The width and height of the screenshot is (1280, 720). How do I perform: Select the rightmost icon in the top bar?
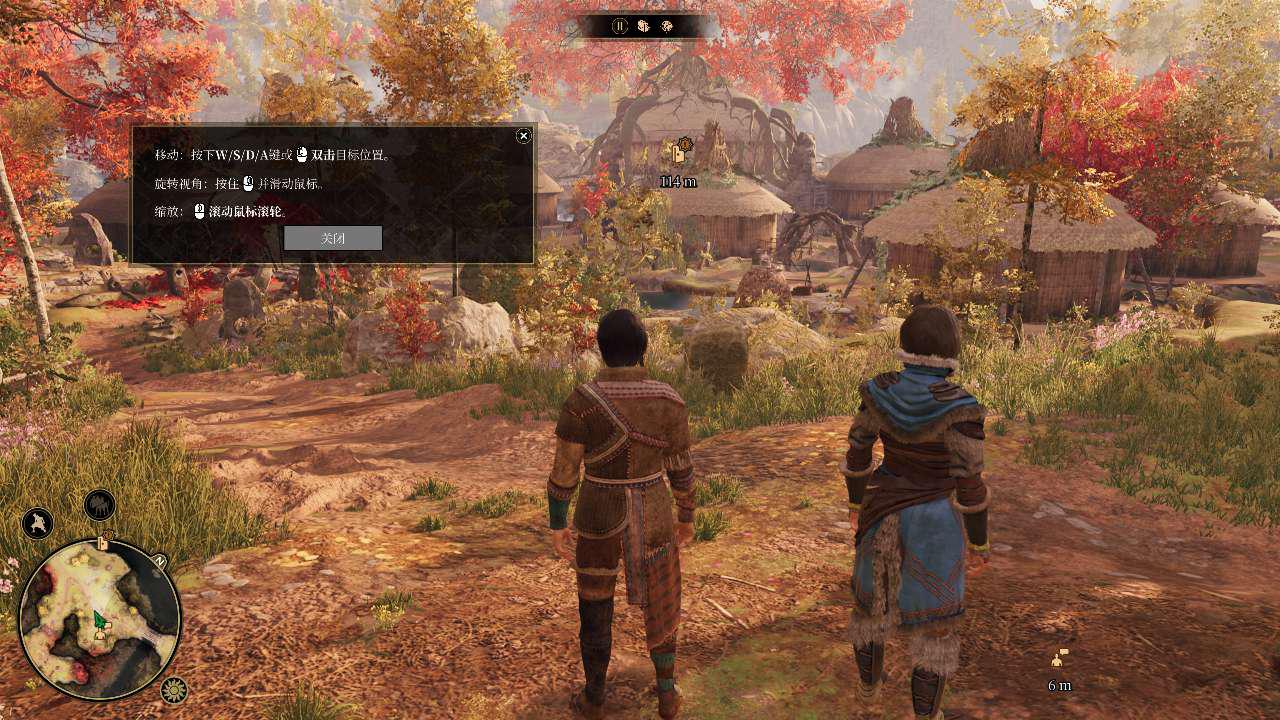click(x=667, y=26)
